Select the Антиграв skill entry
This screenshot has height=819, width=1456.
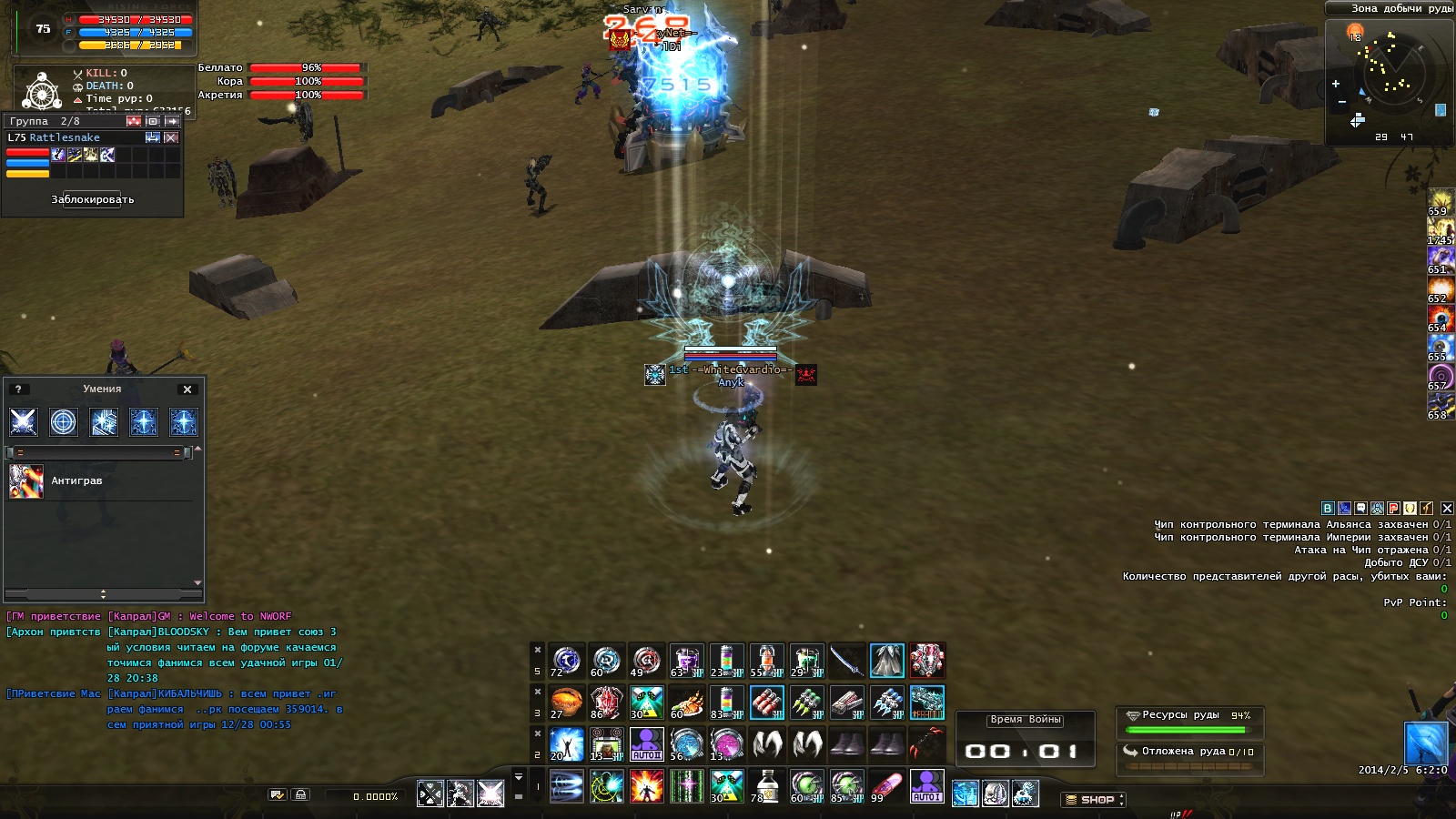(x=76, y=480)
